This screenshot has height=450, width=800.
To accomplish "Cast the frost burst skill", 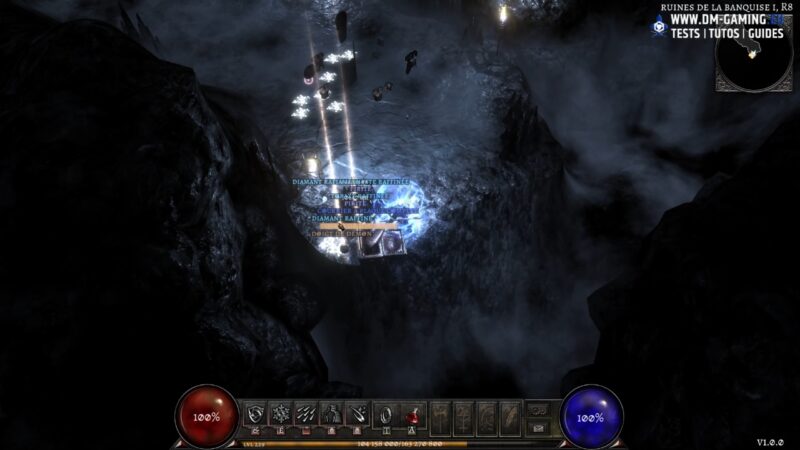I will click(x=282, y=414).
